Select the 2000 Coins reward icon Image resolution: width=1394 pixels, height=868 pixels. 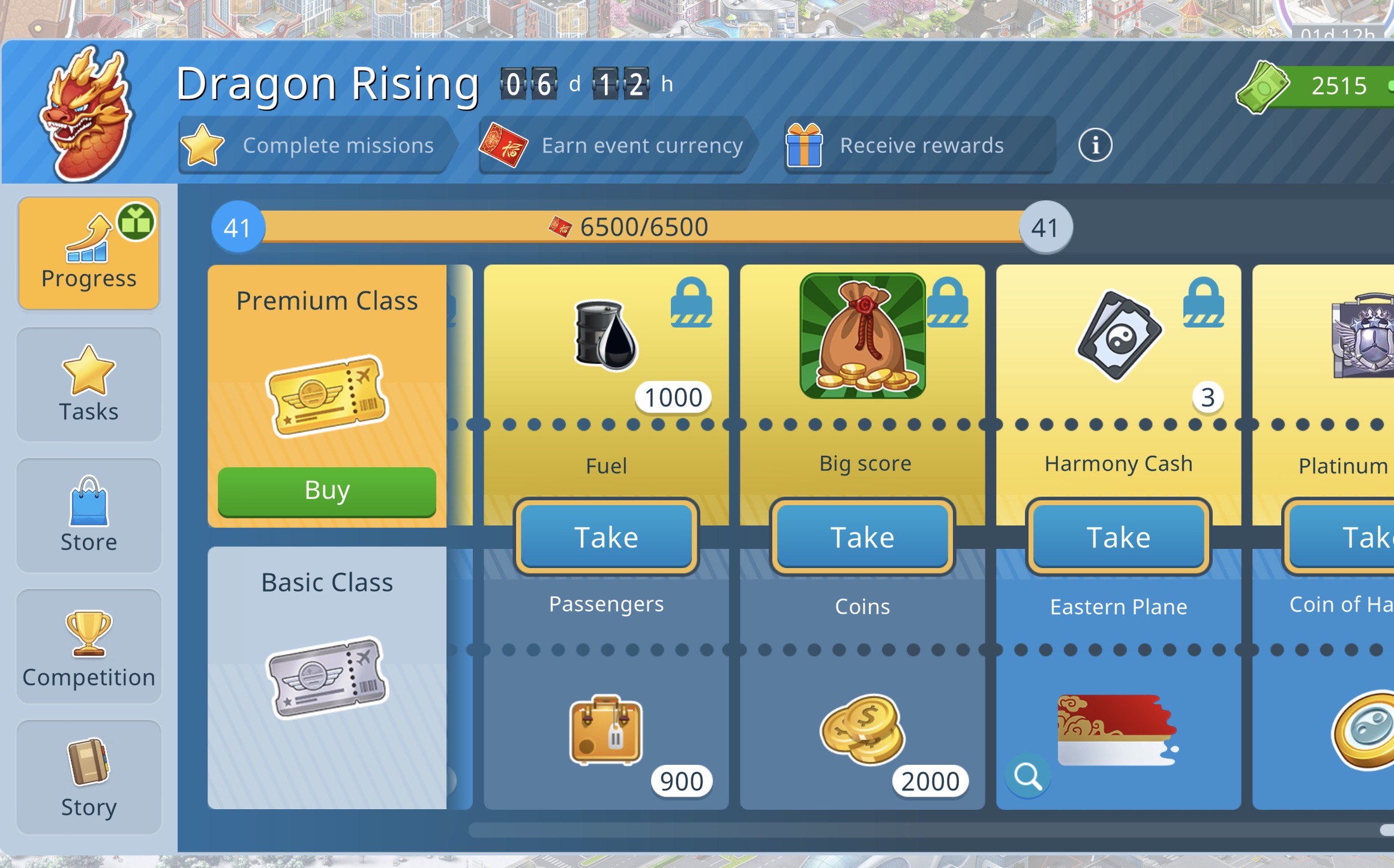coord(862,730)
